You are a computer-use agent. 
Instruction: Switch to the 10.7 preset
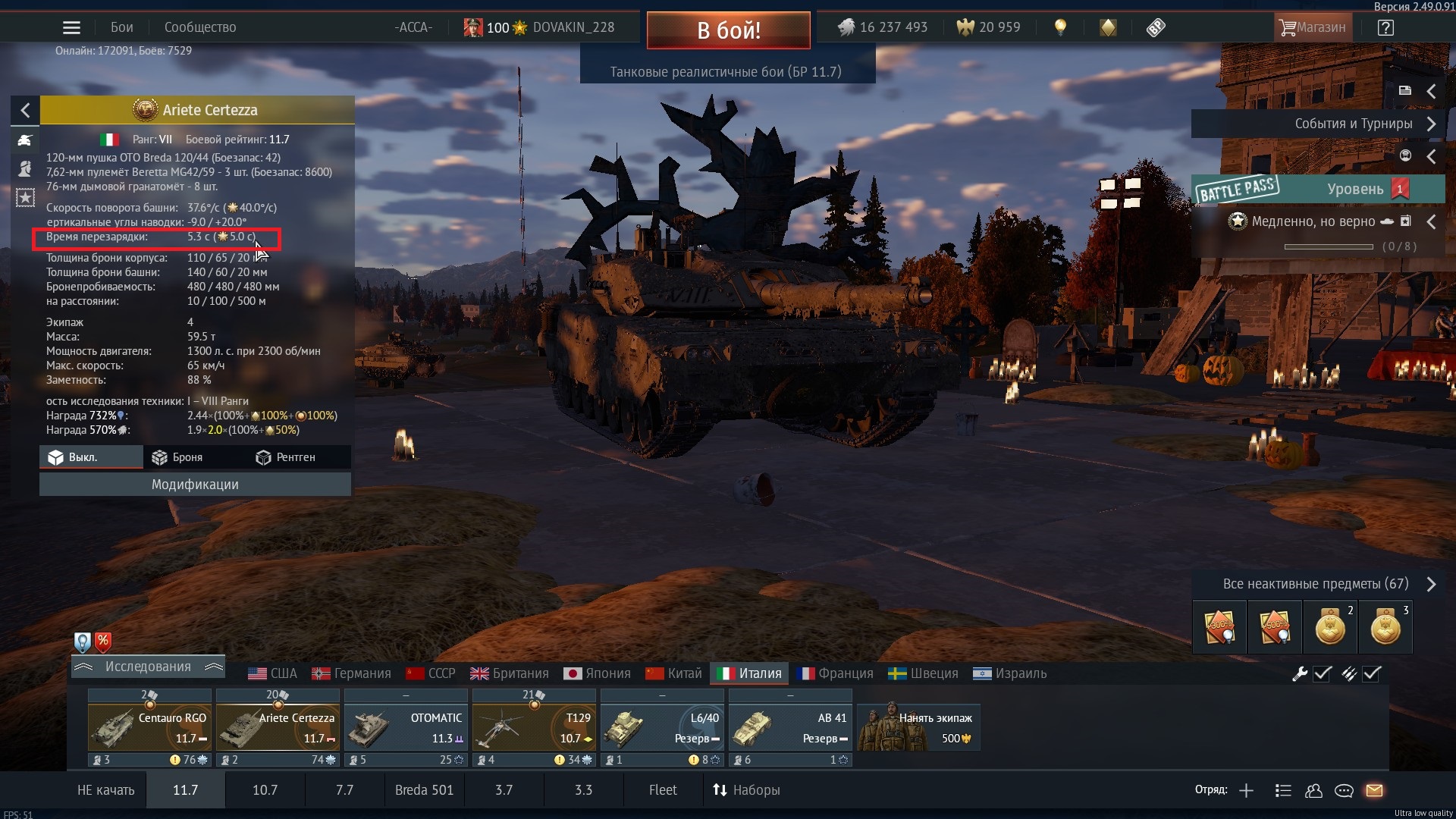pyautogui.click(x=265, y=790)
